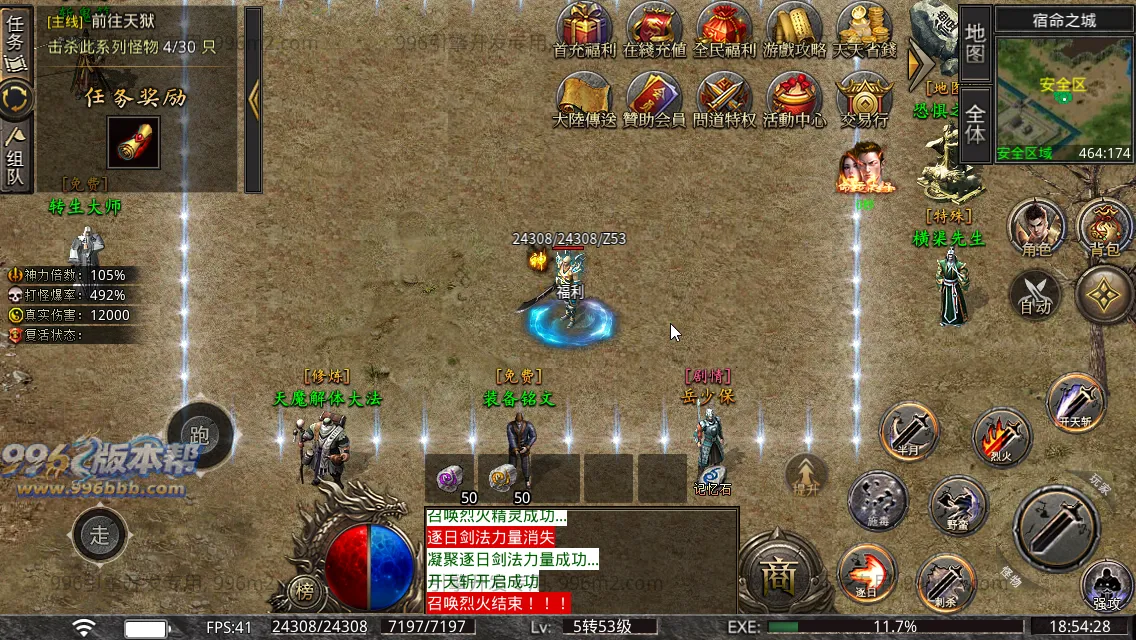
Task: Switch to the 任务 quest tab
Action: [x=15, y=40]
